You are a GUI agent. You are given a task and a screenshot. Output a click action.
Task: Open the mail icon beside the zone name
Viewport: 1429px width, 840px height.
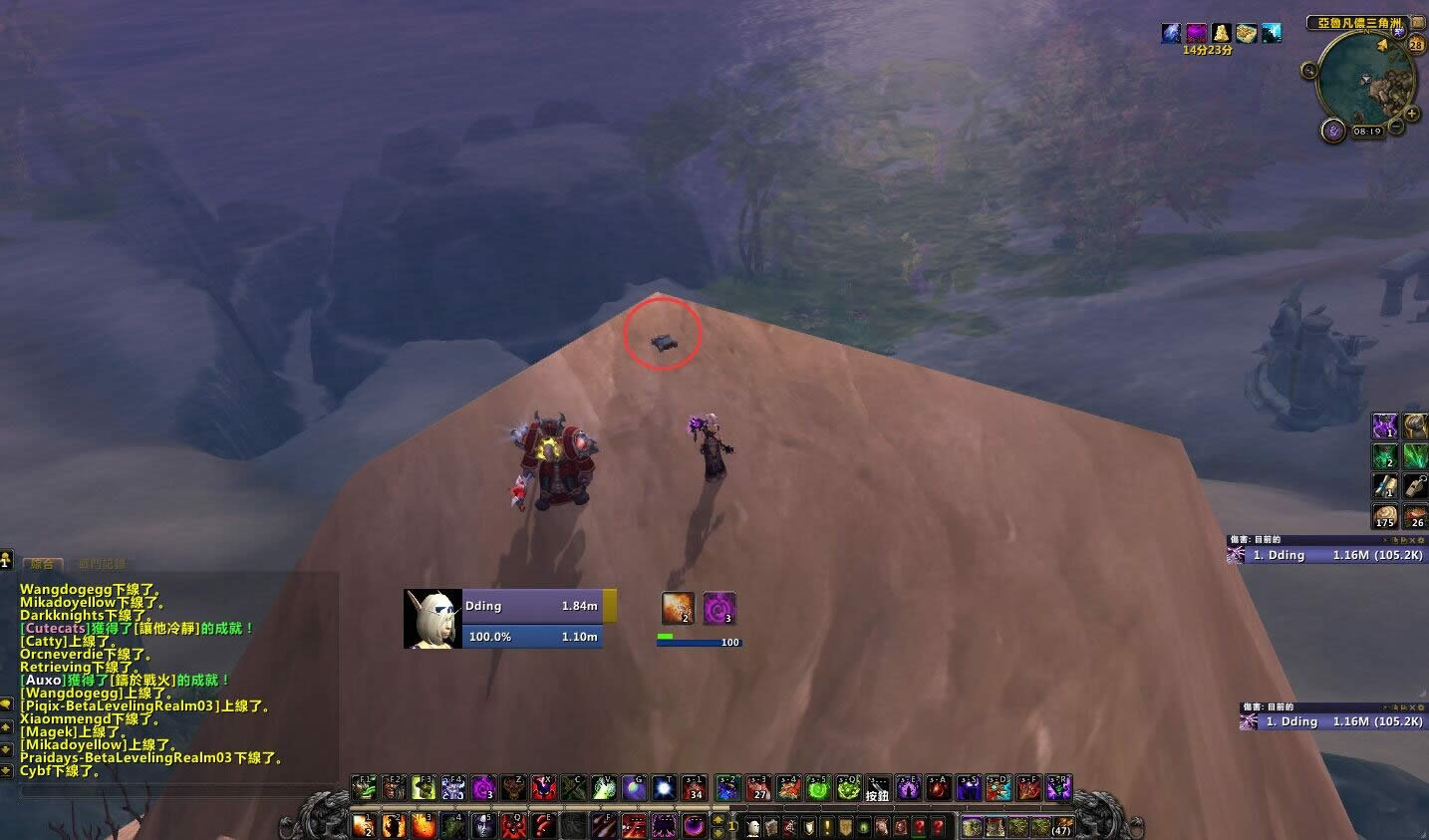point(1418,22)
